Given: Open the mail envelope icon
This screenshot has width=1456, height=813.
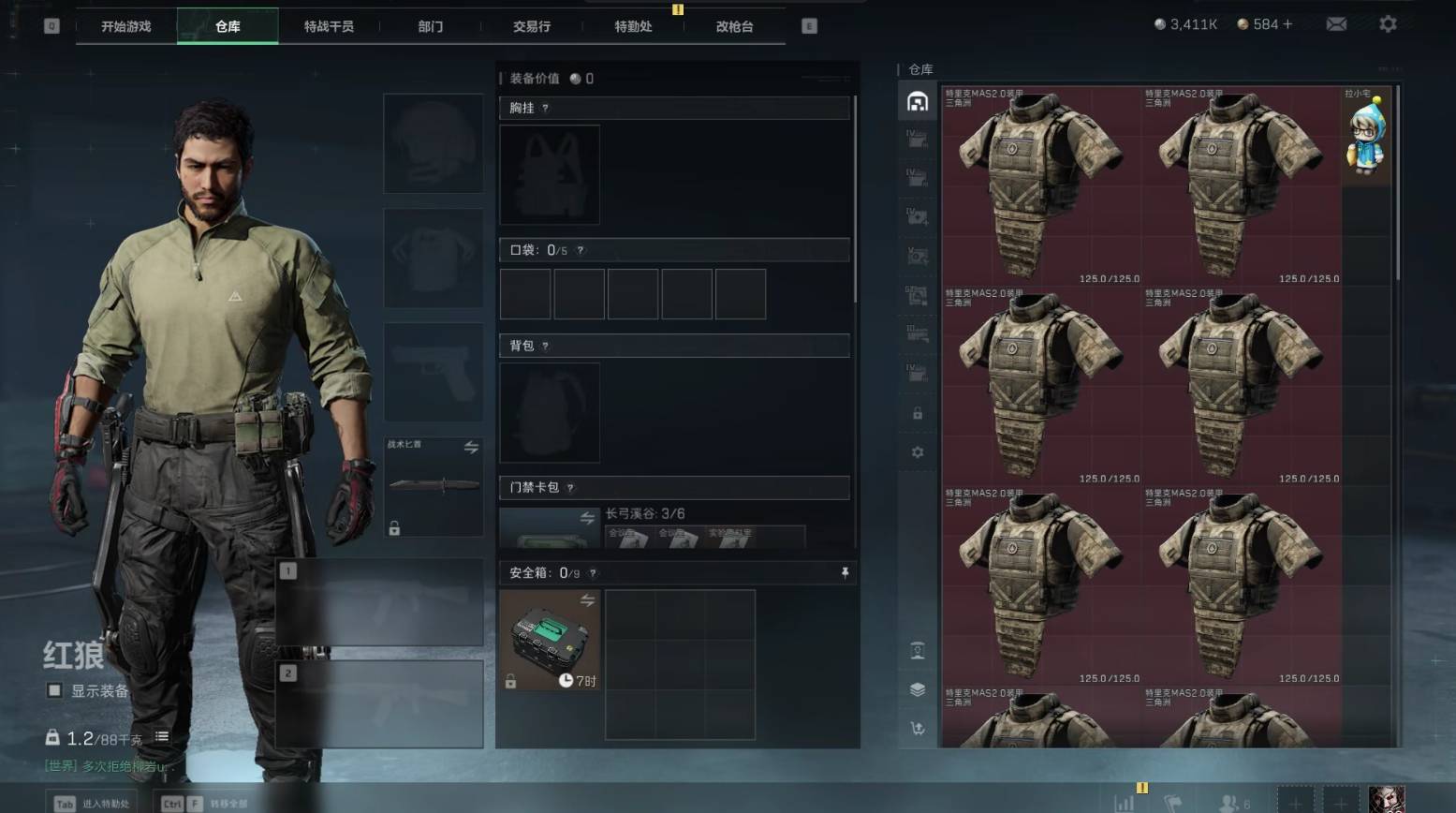Looking at the screenshot, I should pos(1336,24).
